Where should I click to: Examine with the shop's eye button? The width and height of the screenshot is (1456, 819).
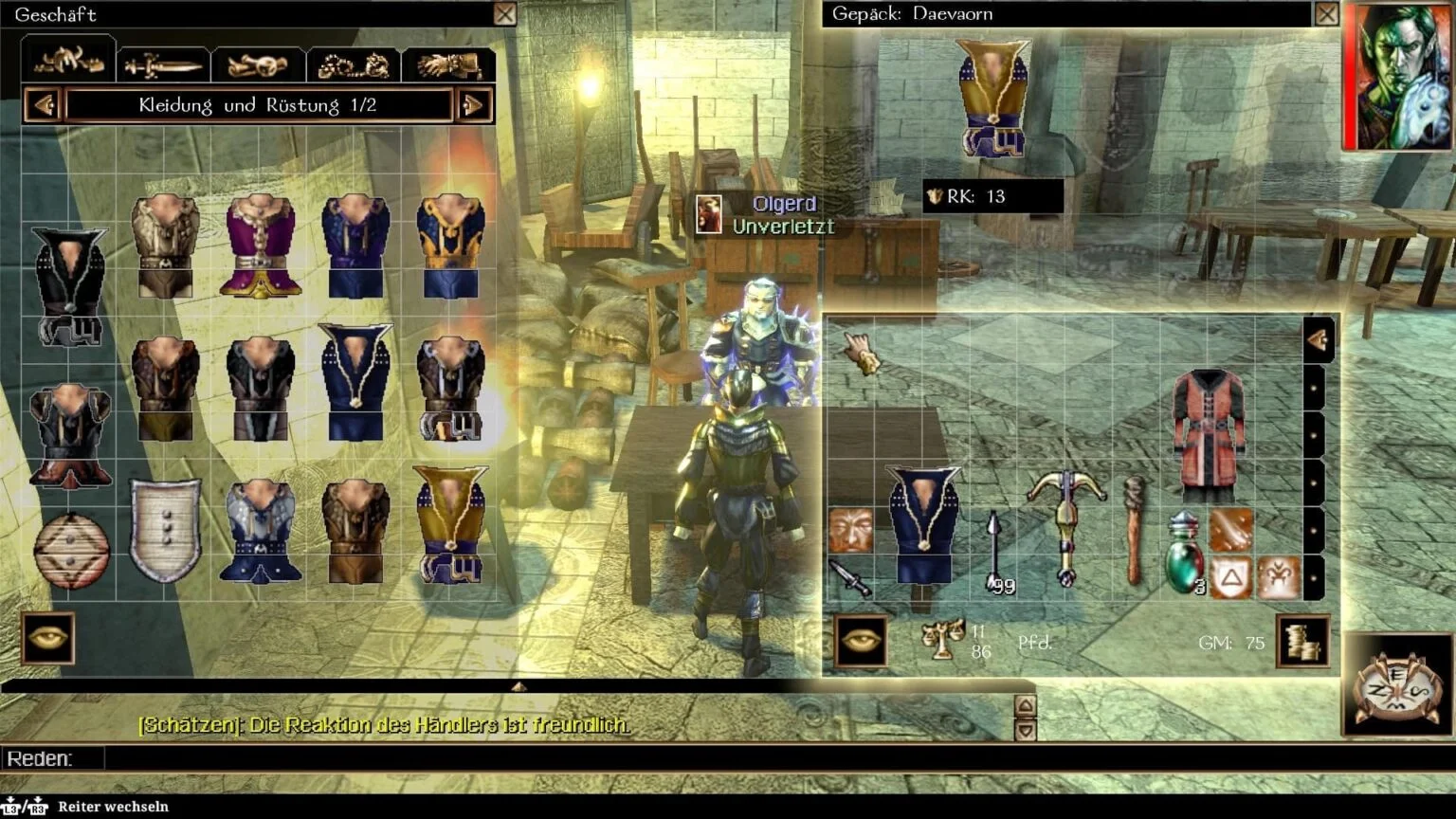[x=47, y=638]
